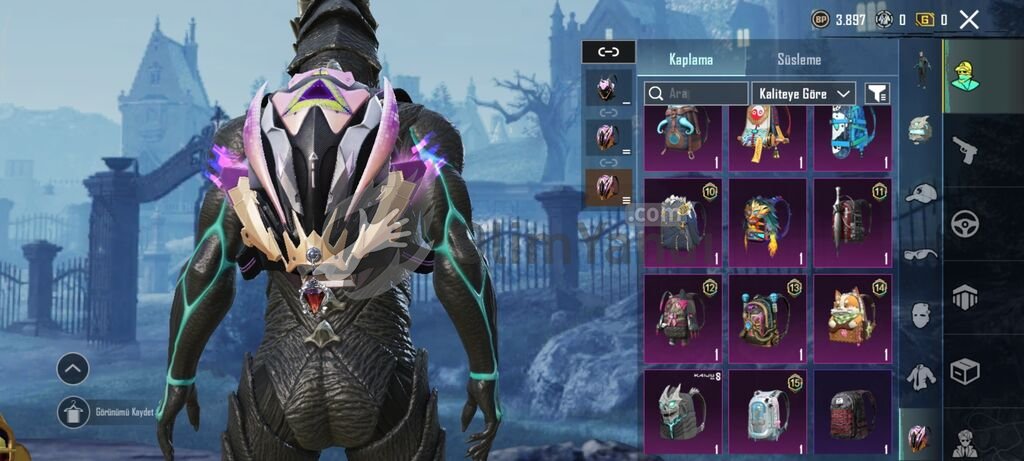
Task: Open the jacket clothing category
Action: 920,377
